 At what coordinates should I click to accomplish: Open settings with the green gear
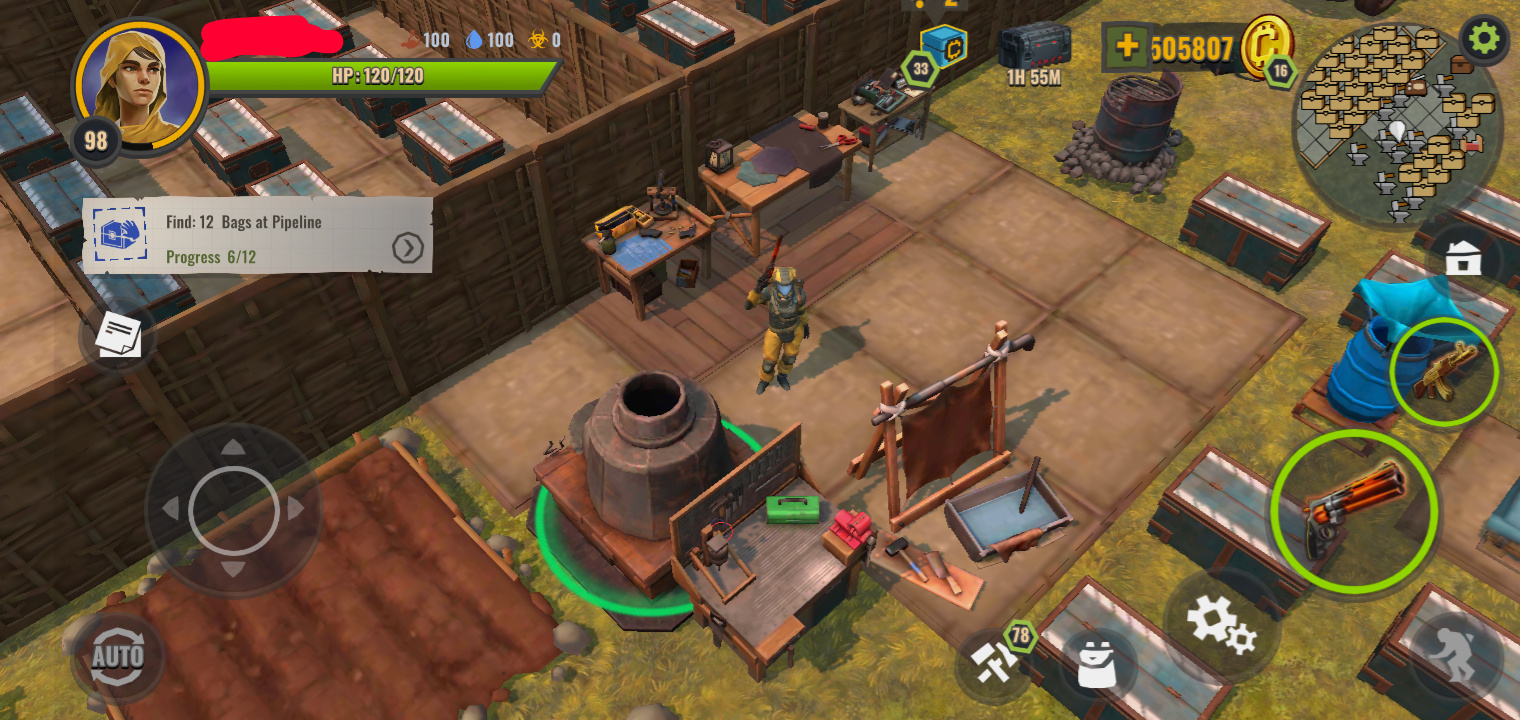coord(1484,39)
